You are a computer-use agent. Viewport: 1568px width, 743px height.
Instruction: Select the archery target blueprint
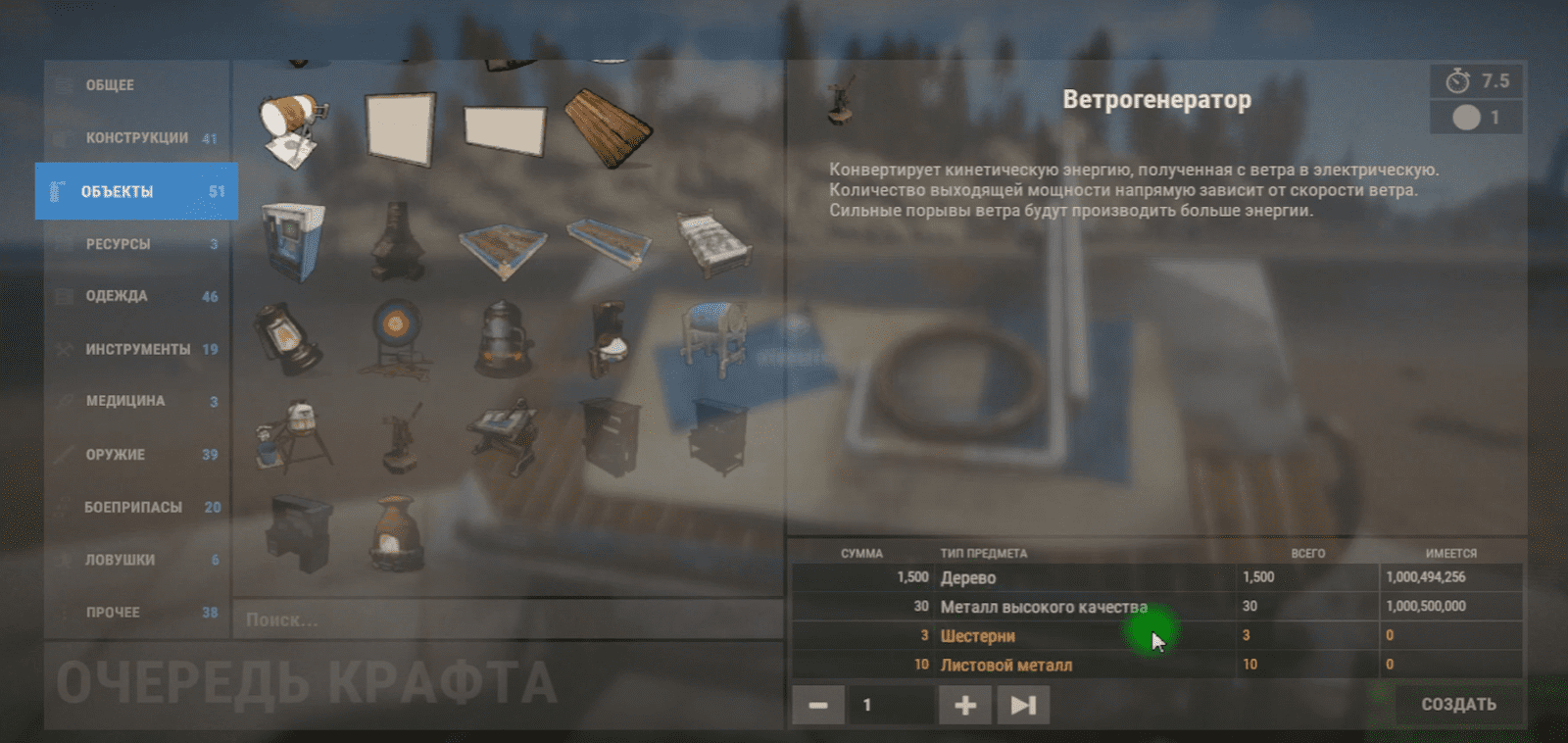point(395,336)
